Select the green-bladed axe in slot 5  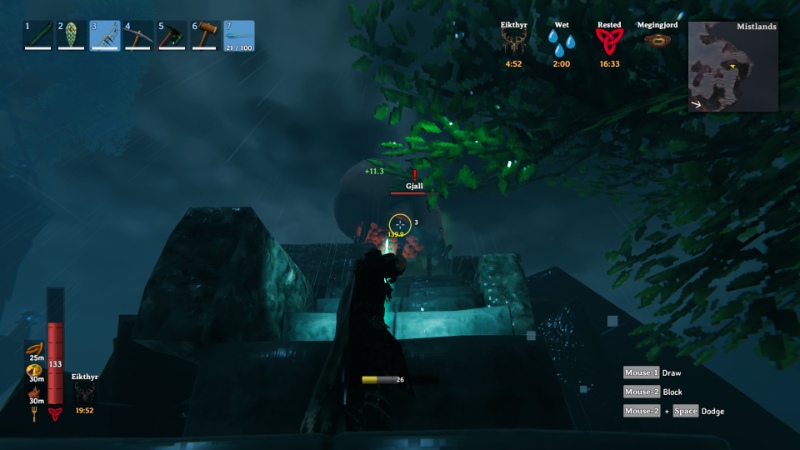pos(172,35)
